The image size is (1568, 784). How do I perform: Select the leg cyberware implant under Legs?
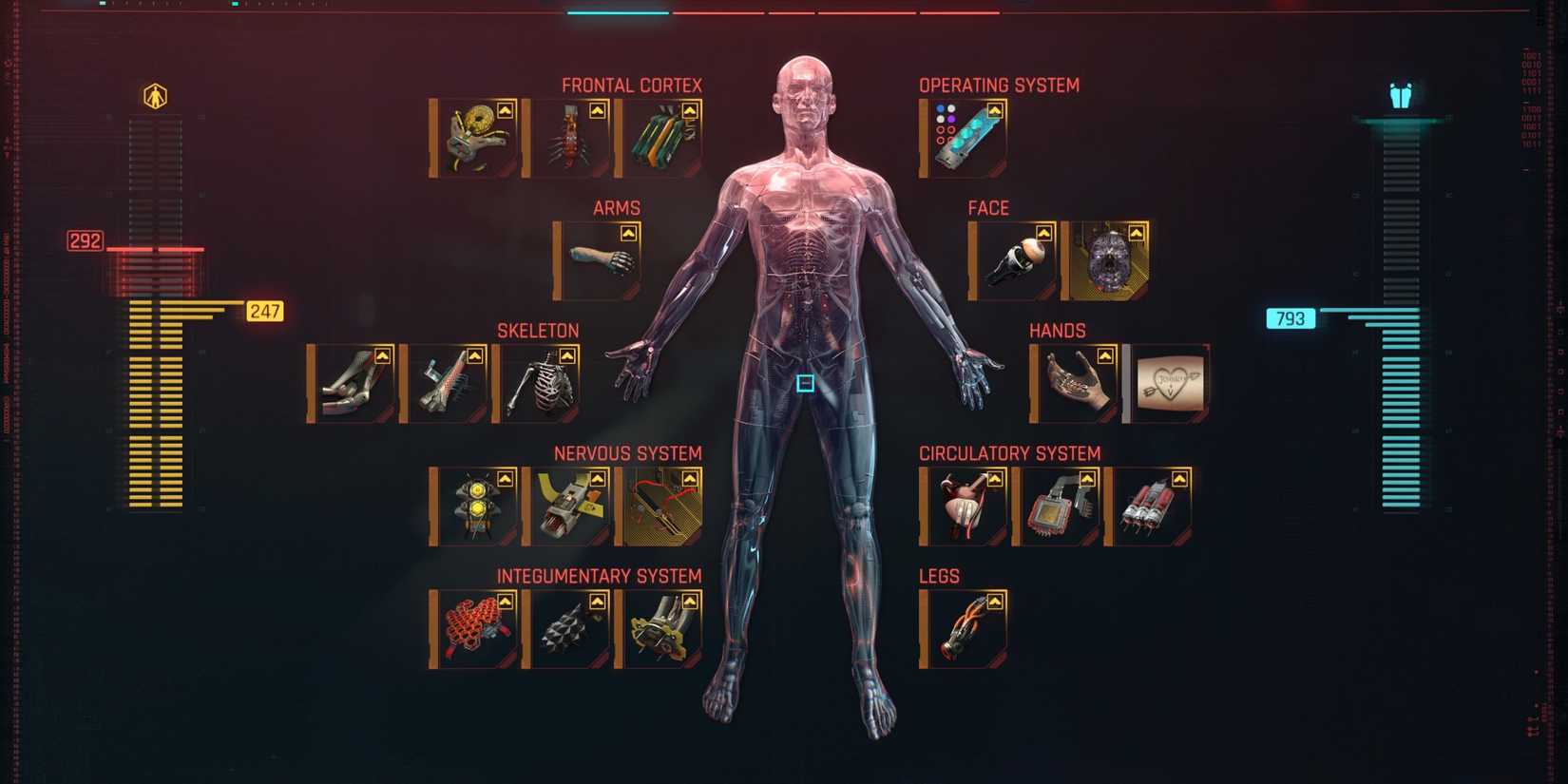click(x=964, y=626)
